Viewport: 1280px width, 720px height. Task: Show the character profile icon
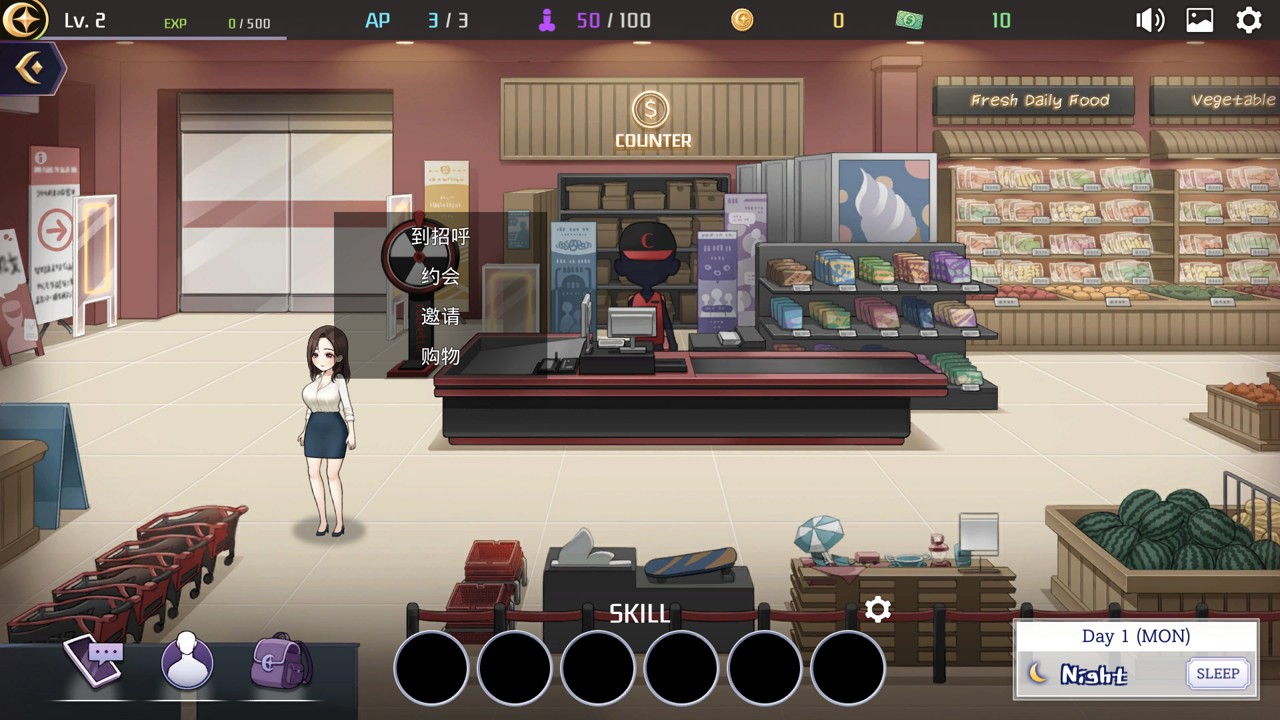click(187, 661)
